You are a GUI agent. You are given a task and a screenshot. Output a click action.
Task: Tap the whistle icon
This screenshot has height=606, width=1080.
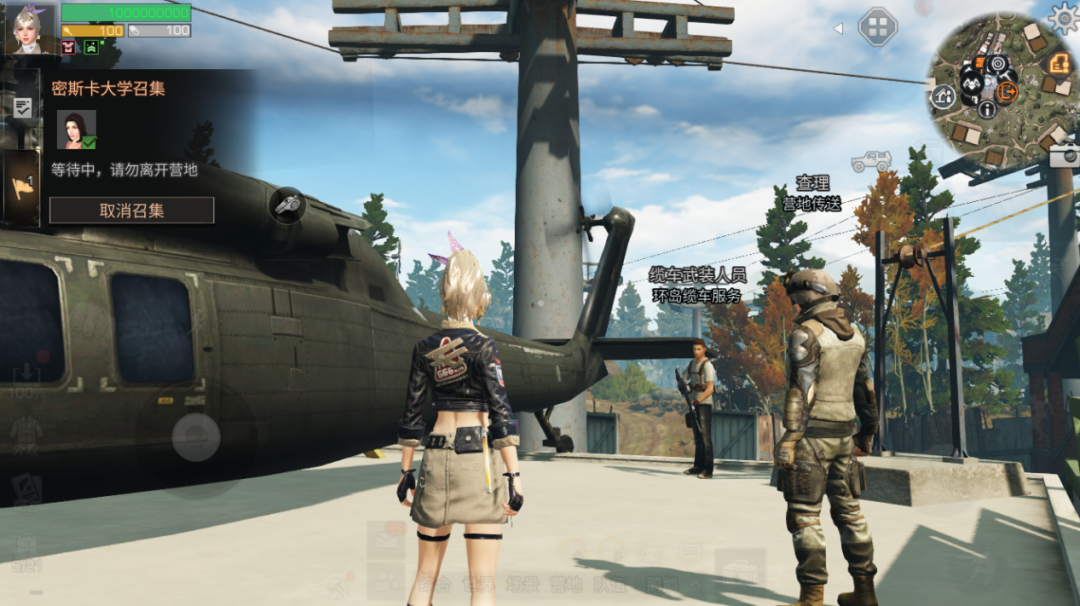click(288, 205)
